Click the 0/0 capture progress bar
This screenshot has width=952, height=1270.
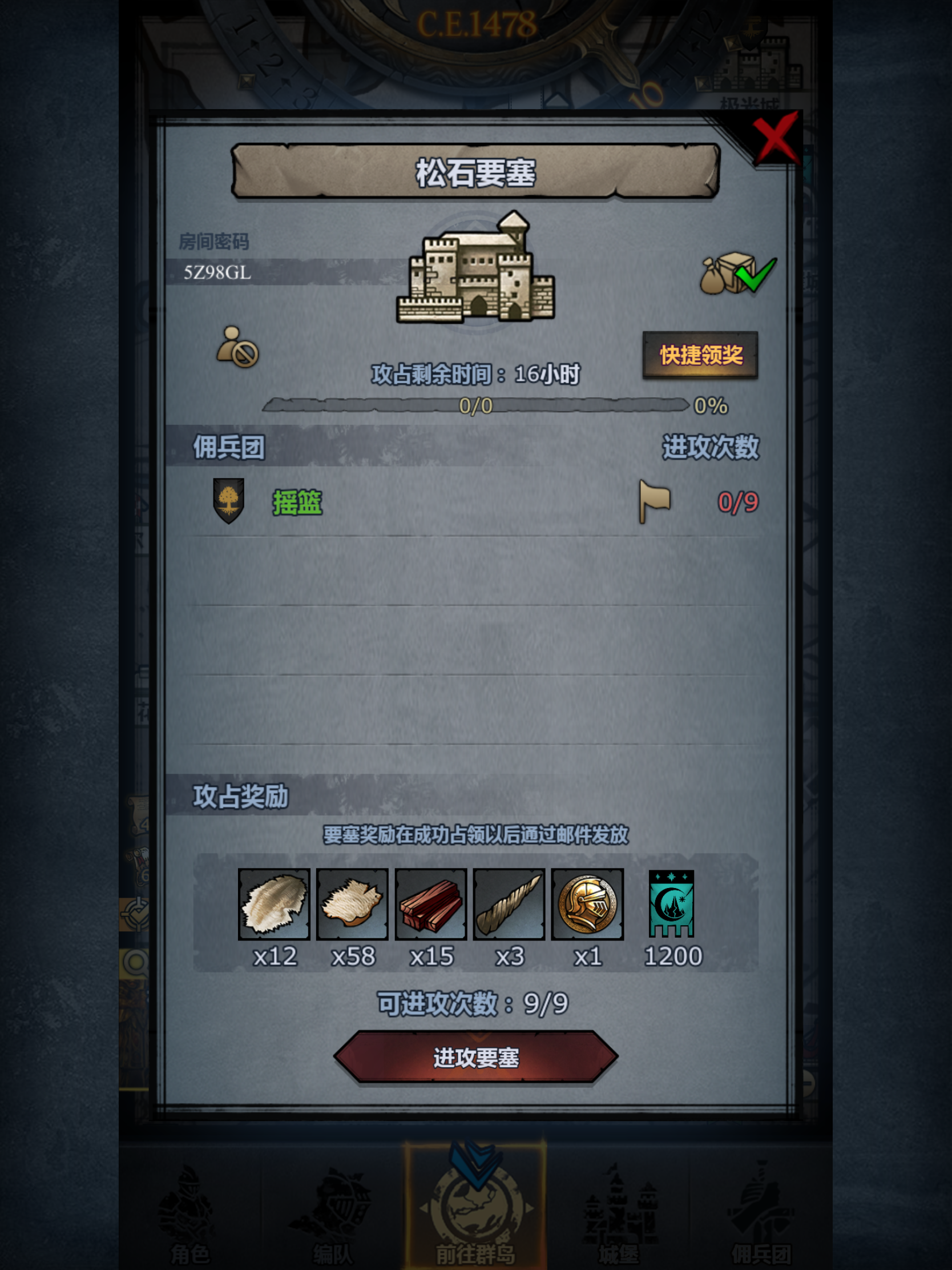coord(475,407)
